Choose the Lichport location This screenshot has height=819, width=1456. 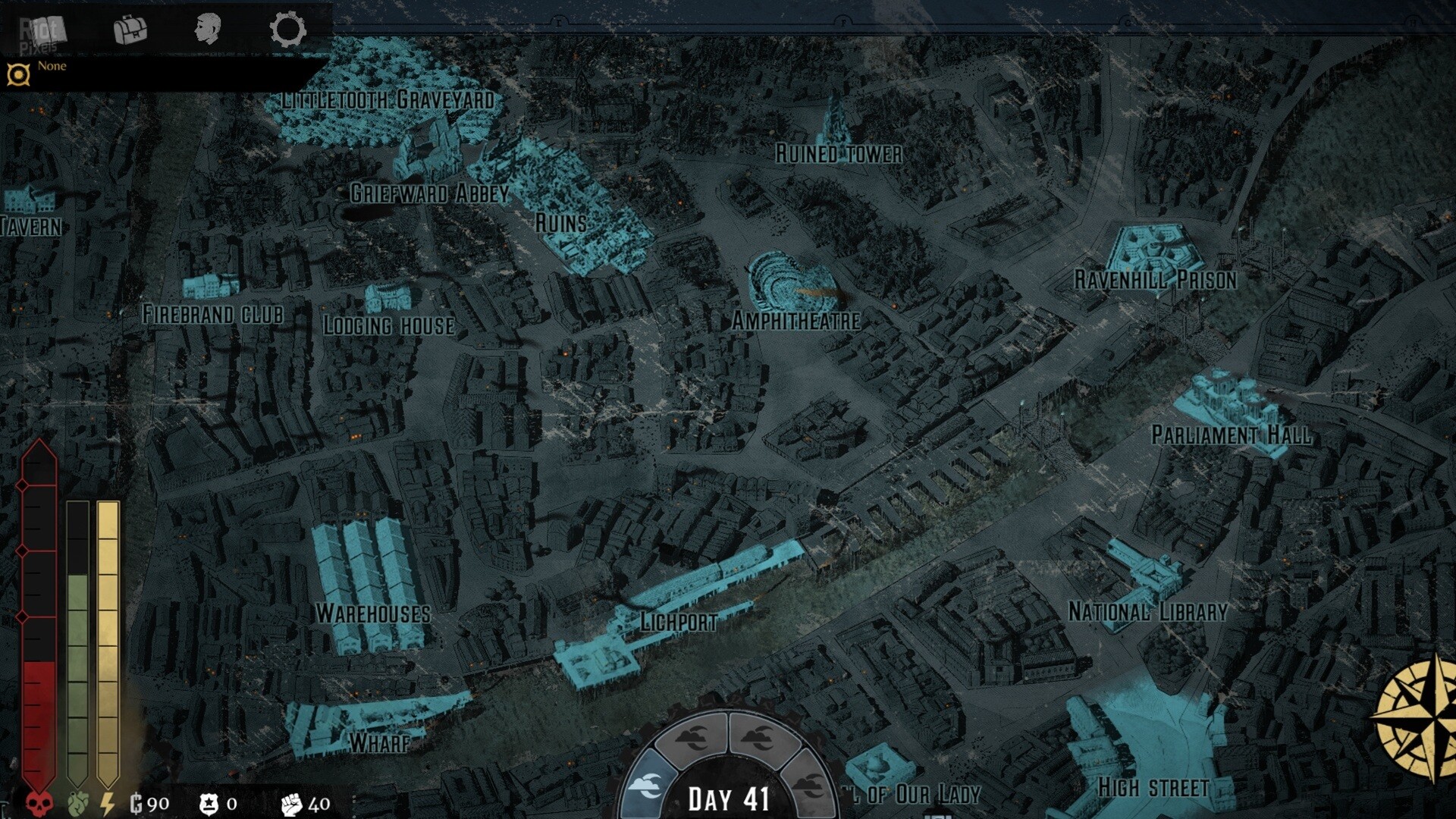(x=678, y=622)
